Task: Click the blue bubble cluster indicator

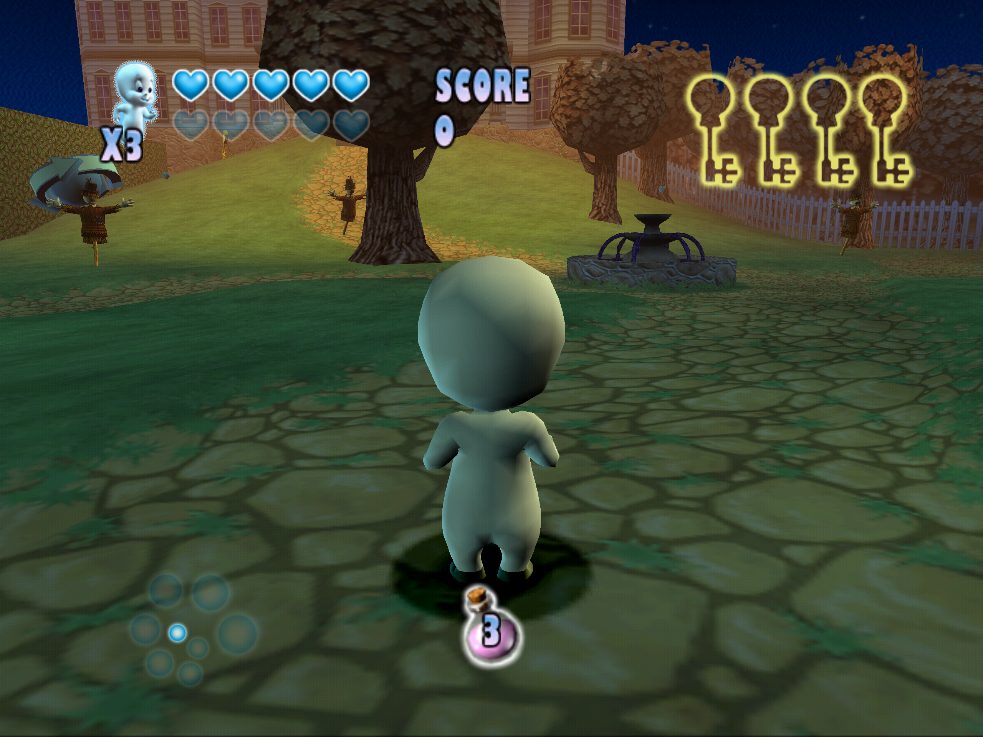Action: 190,628
